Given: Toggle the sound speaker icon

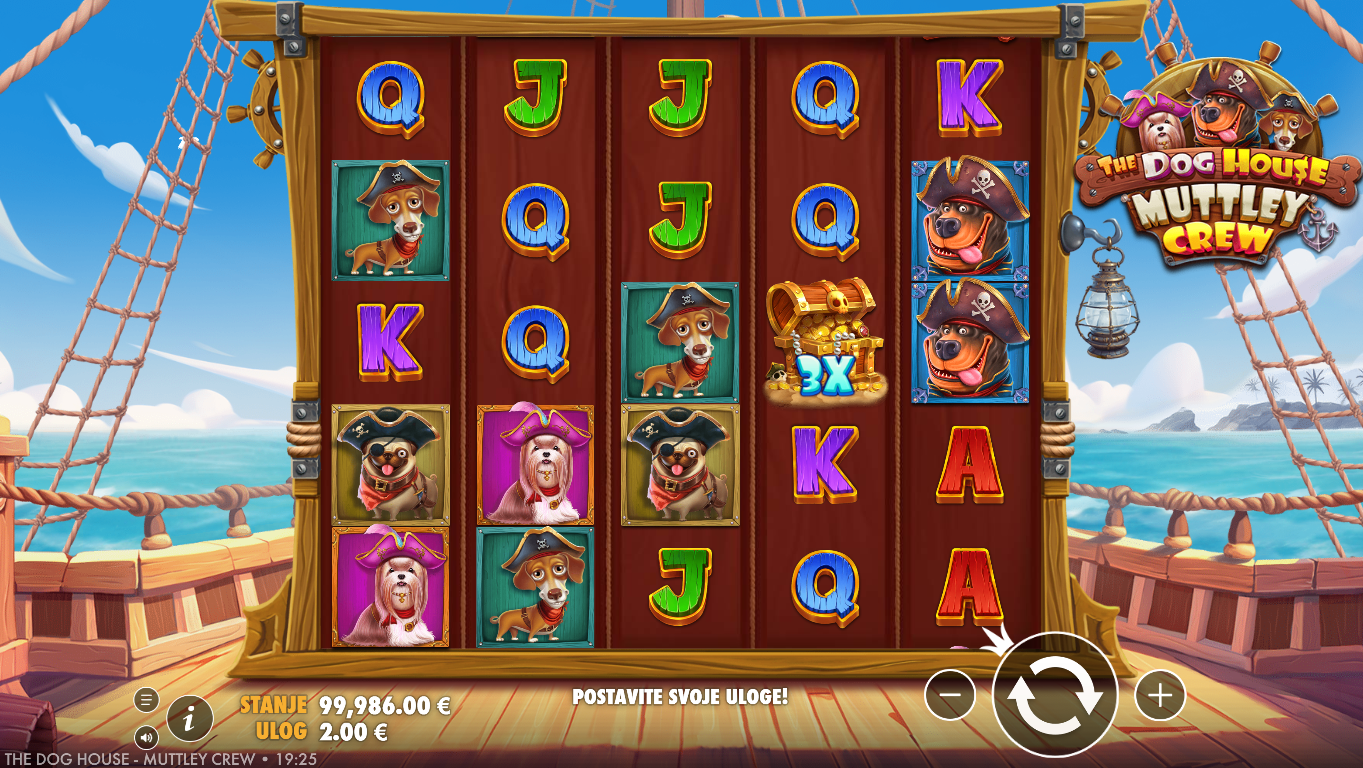Looking at the screenshot, I should point(146,738).
